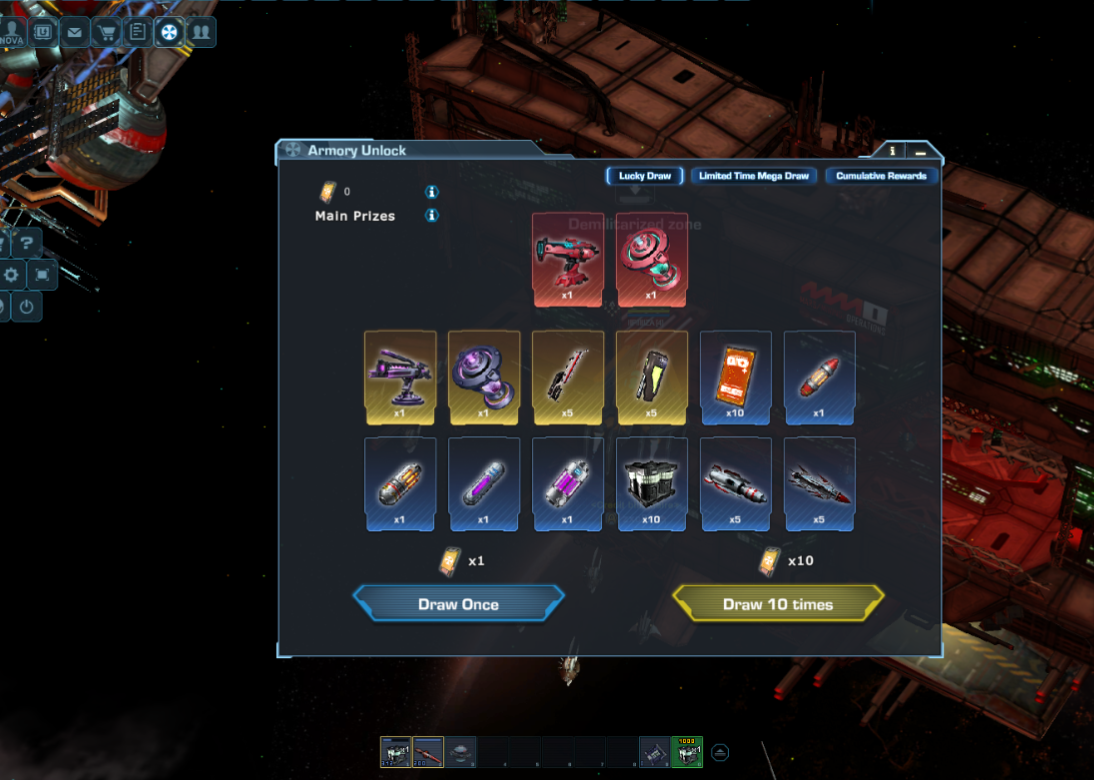Image resolution: width=1094 pixels, height=780 pixels.
Task: Open the Limited Time Mega Draw tab
Action: click(x=755, y=176)
